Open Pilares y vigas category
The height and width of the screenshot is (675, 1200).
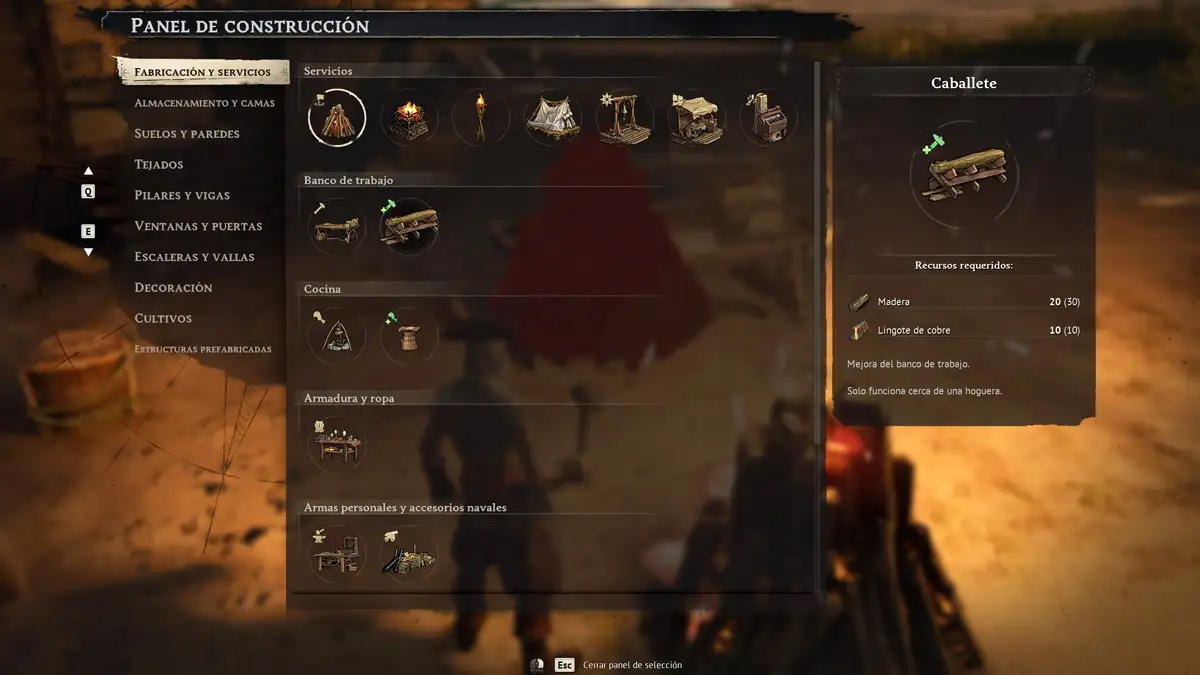pyautogui.click(x=182, y=195)
